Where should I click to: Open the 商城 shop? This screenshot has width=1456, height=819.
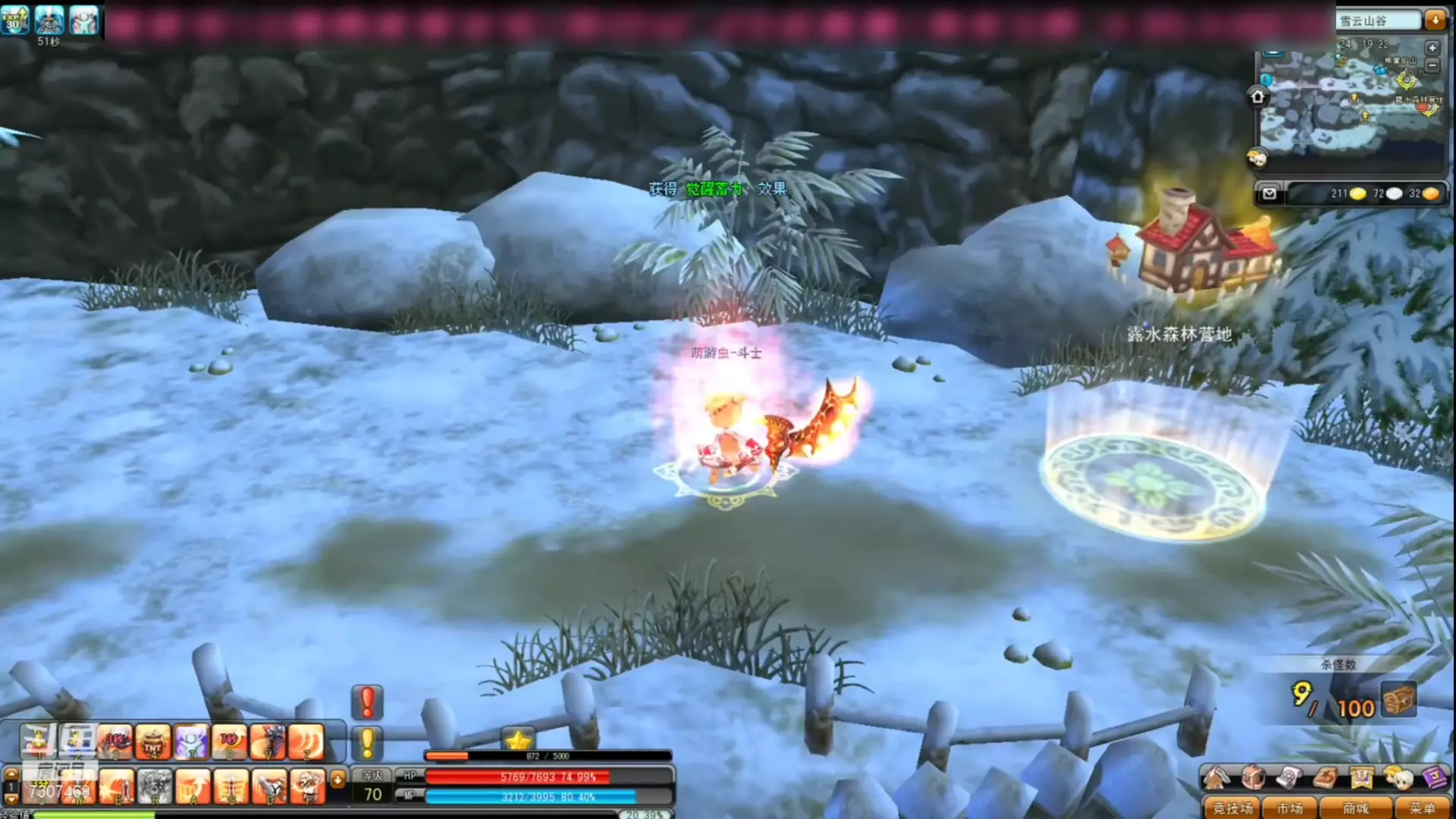coord(1355,808)
